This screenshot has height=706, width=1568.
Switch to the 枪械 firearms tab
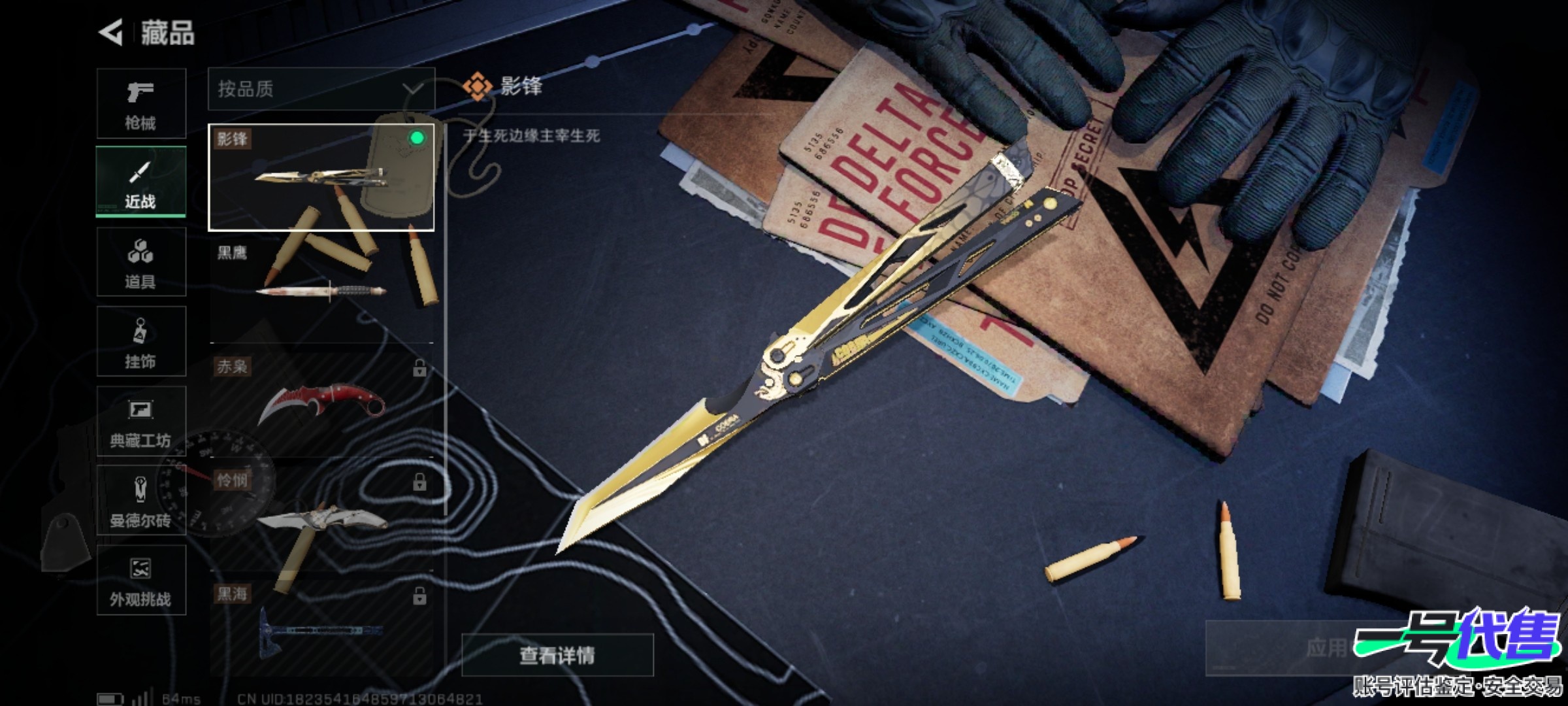pyautogui.click(x=141, y=103)
